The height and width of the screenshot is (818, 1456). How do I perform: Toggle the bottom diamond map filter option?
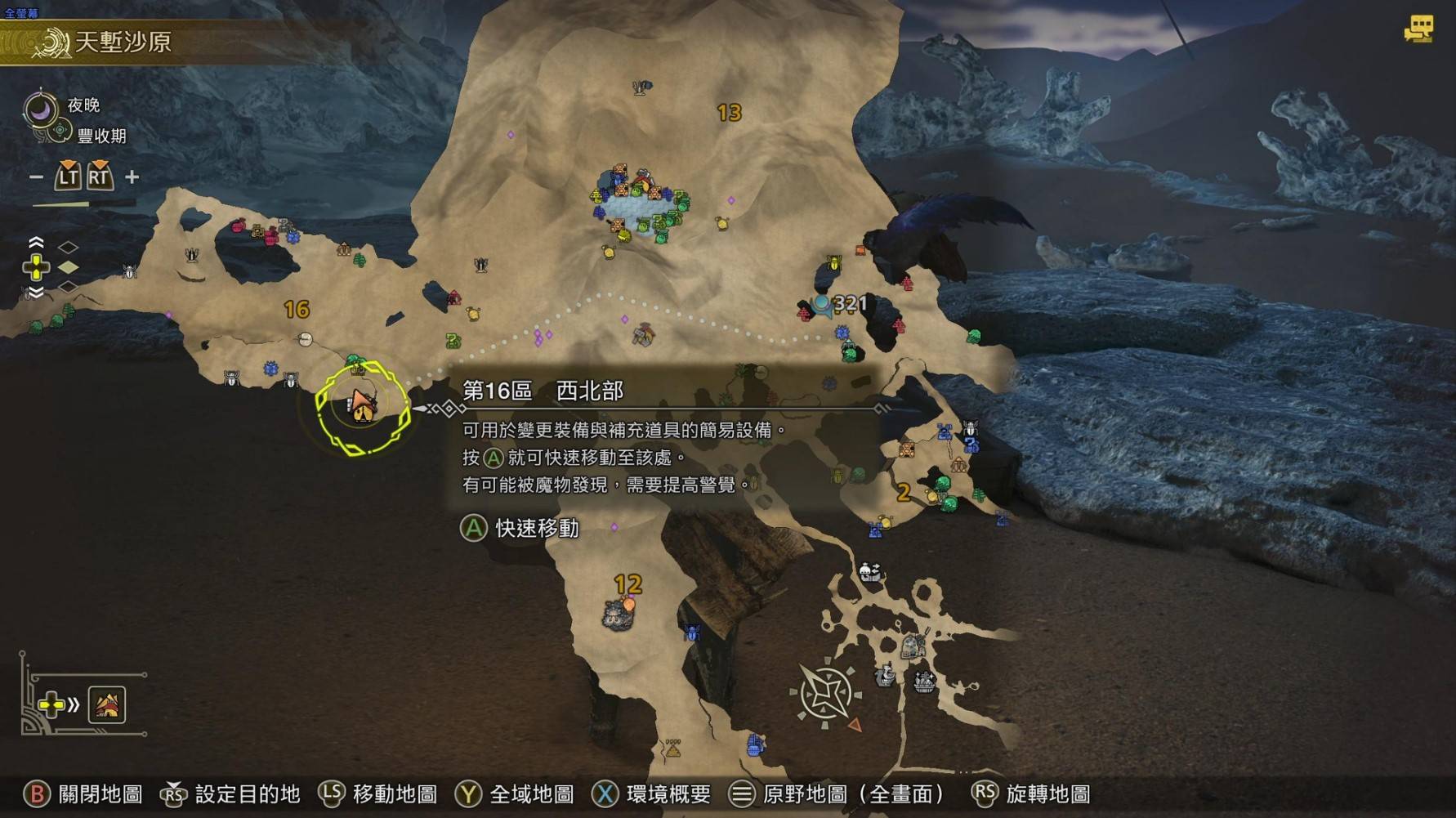coord(68,287)
